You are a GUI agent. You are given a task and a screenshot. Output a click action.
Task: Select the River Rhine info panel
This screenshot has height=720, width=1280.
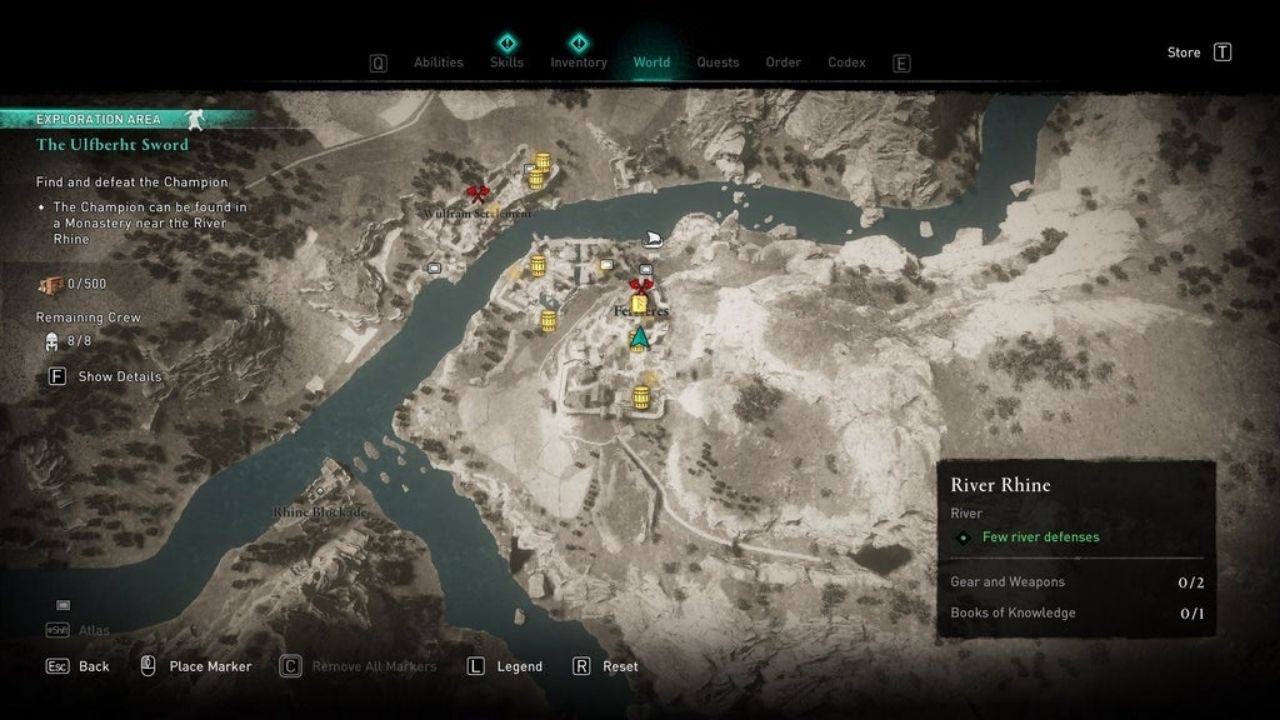pos(1076,548)
